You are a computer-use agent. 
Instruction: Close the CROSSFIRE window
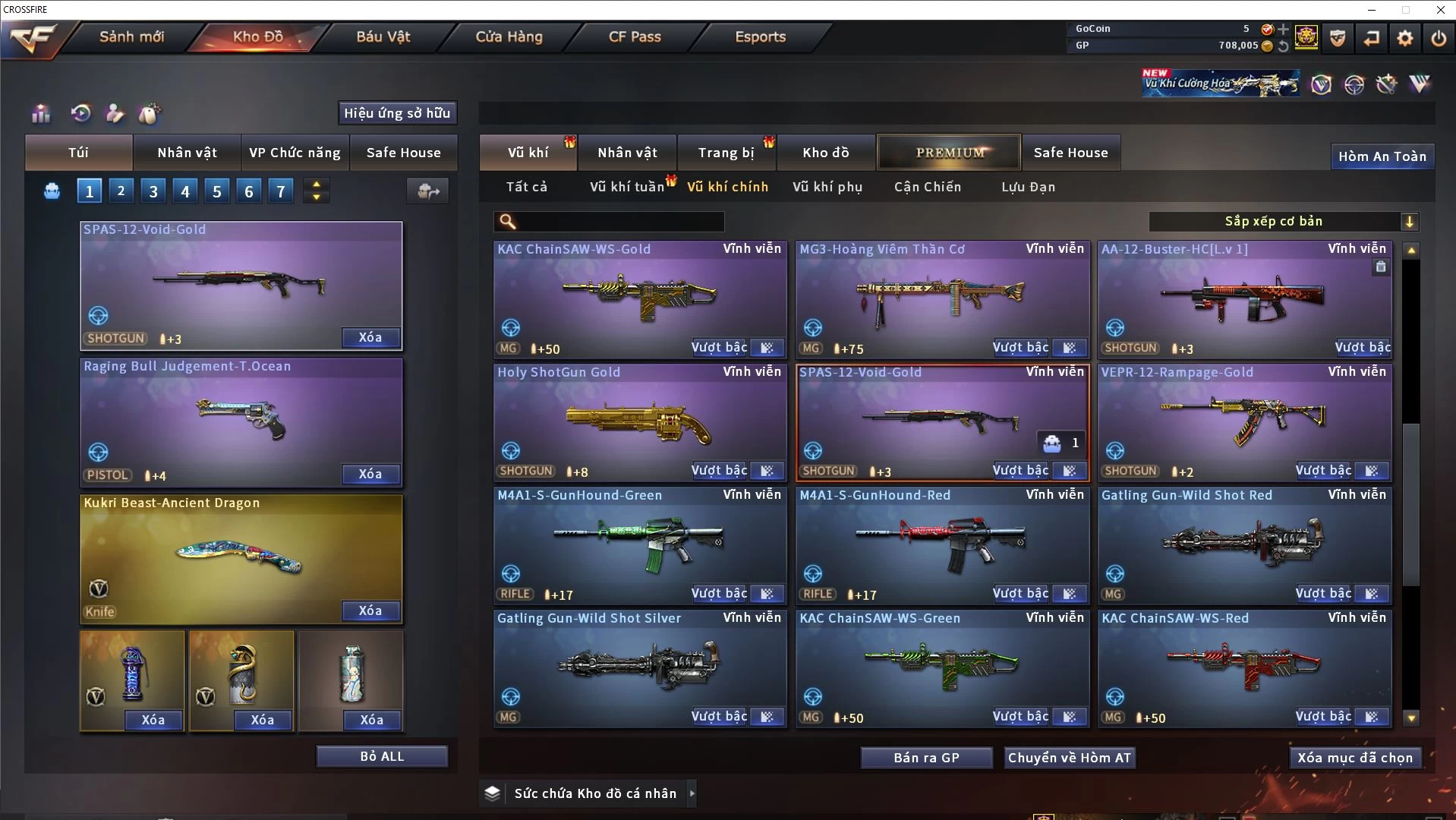1440,10
